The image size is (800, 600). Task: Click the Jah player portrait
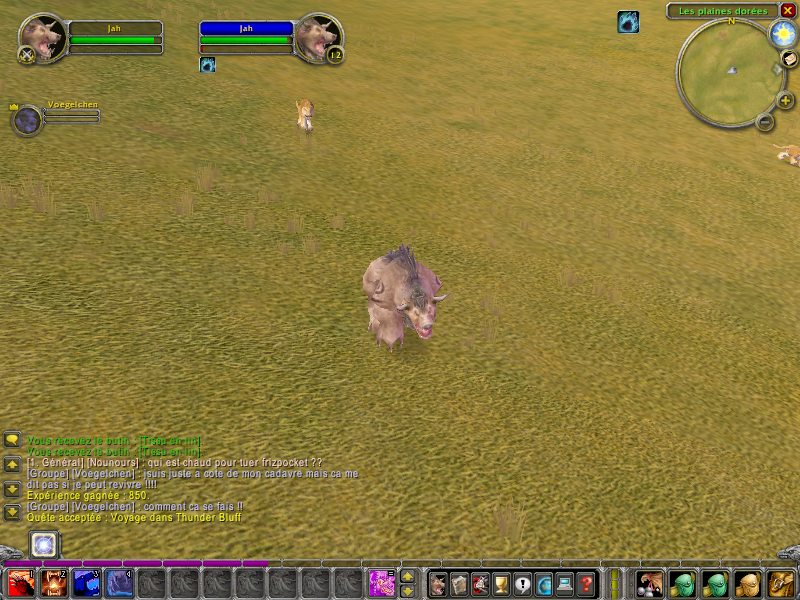point(43,38)
